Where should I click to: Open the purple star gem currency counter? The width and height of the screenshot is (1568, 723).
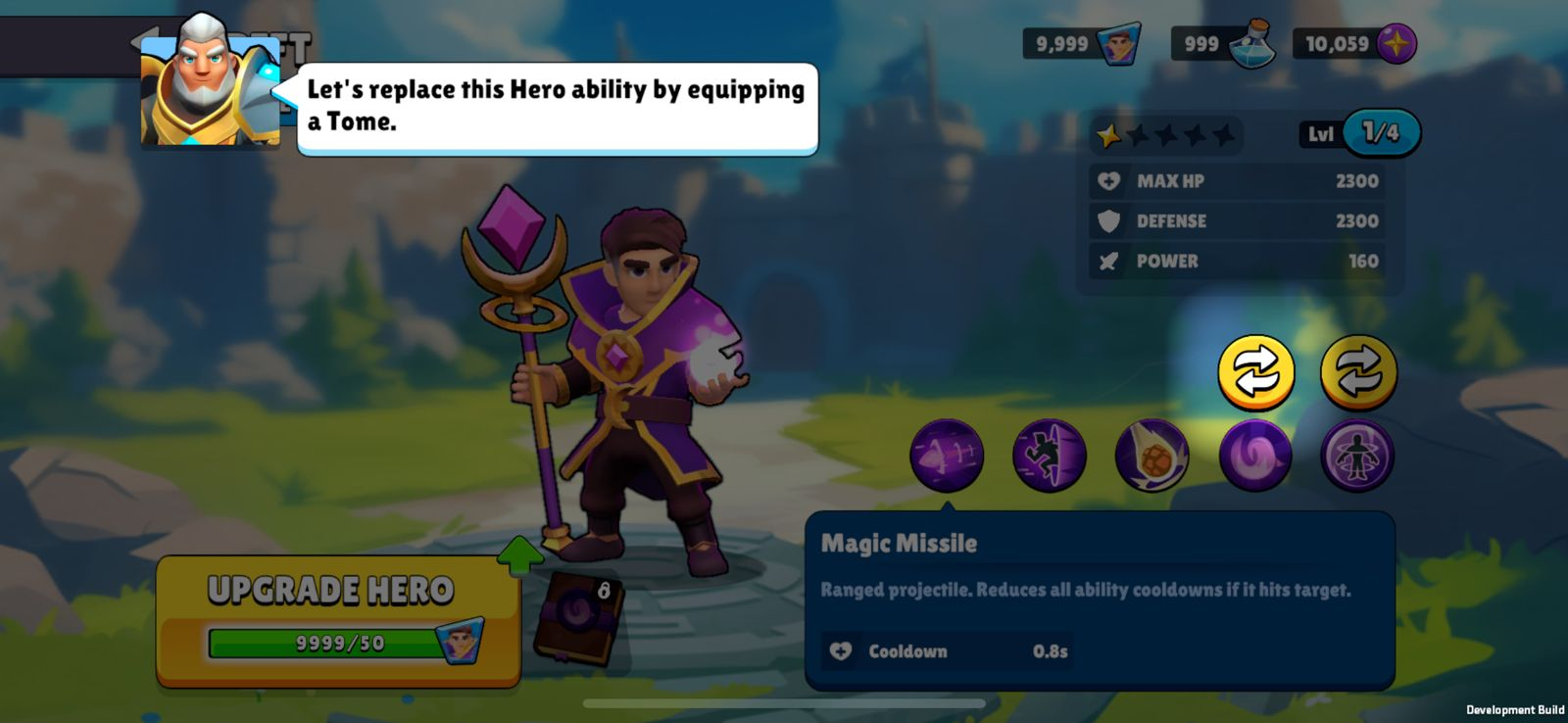tap(1356, 44)
